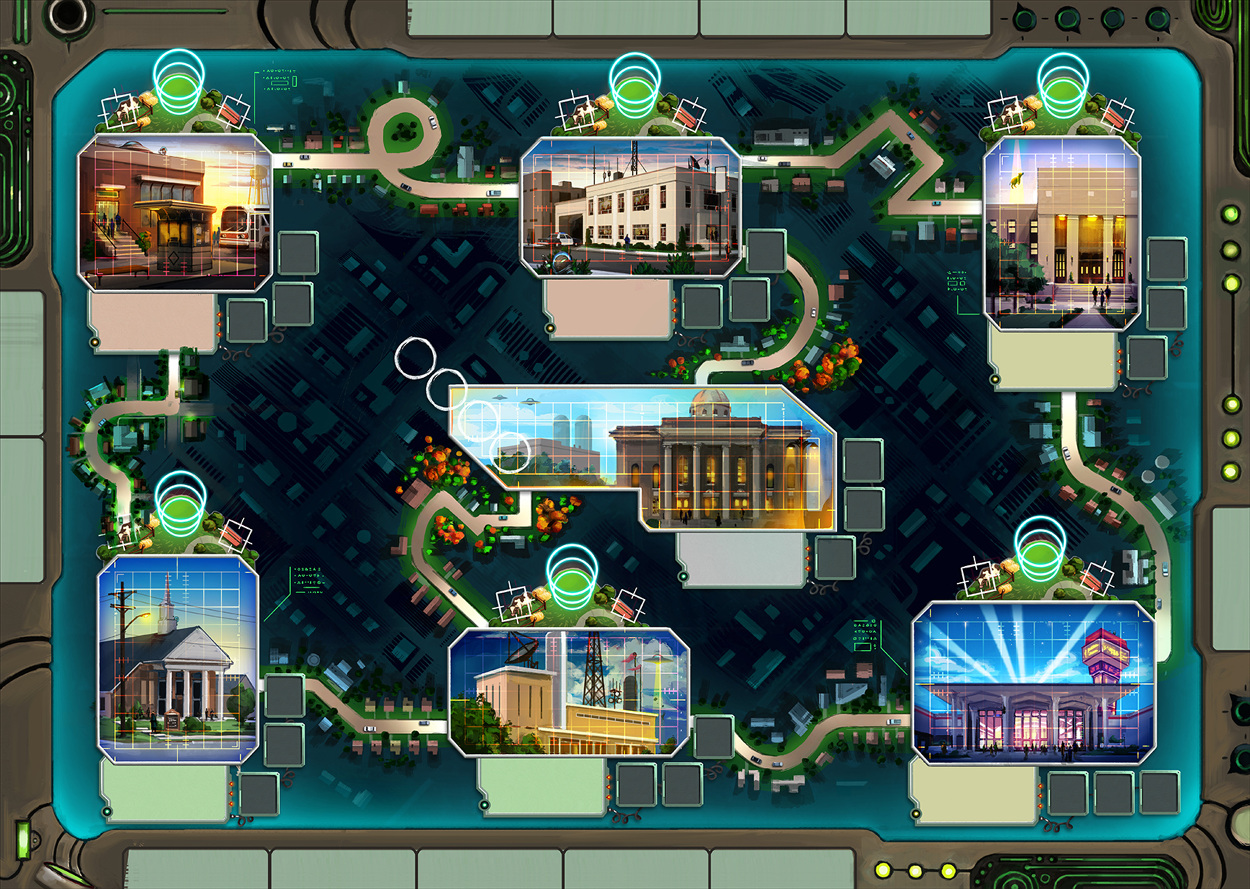Select the white church with steeple tile
1250x889 pixels.
[177, 658]
